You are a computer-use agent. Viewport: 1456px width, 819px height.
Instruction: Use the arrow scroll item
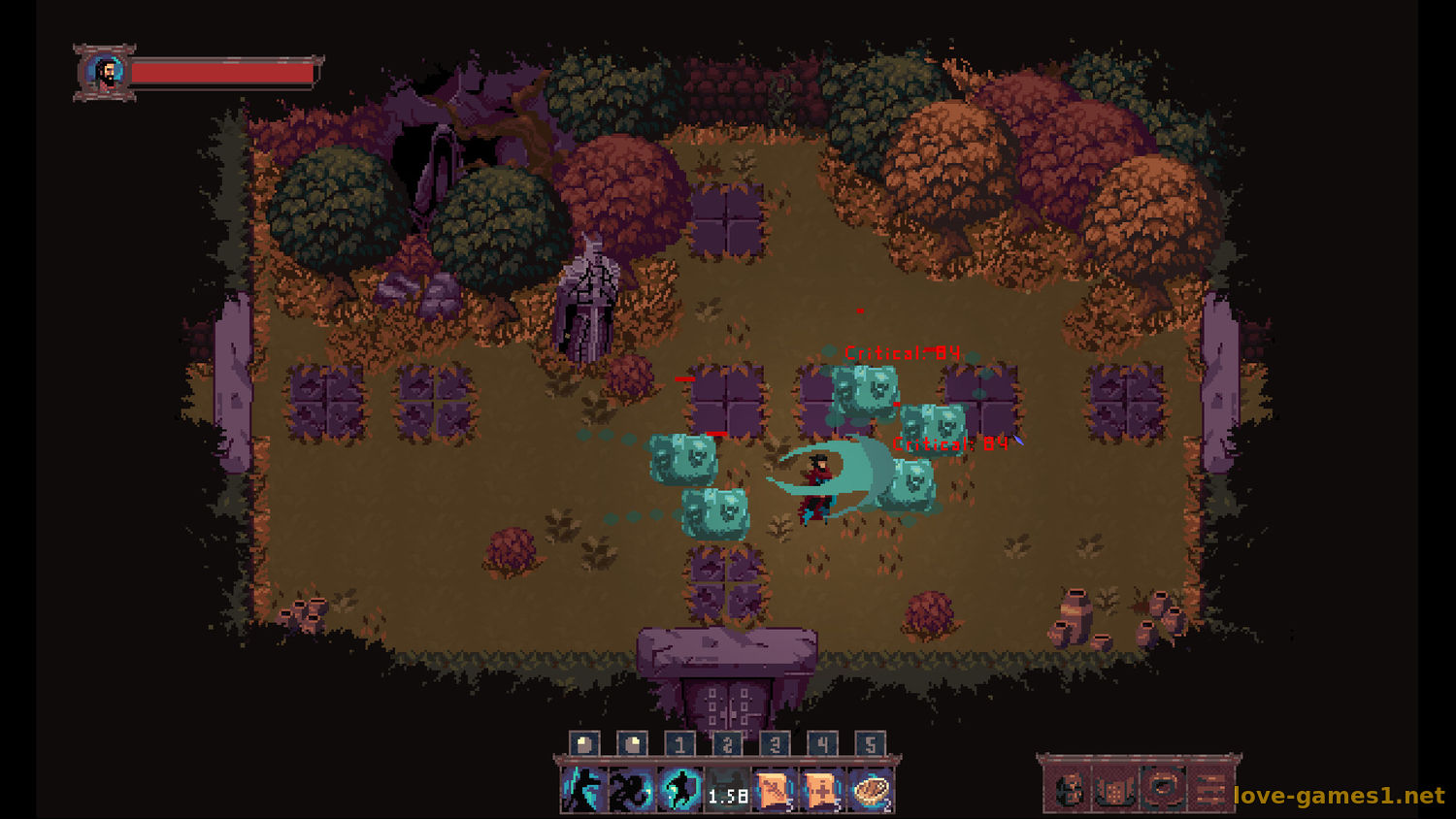point(775,790)
